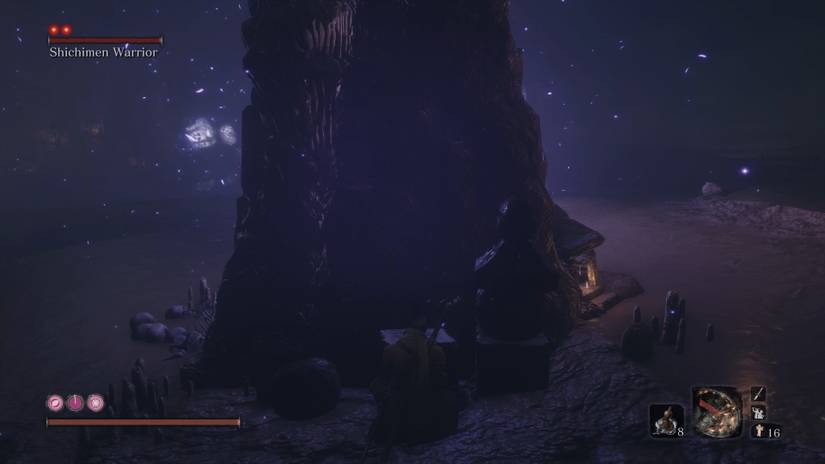Click the small shinobi figure icon below the katana
Screen dimensions: 825x464
pos(758,412)
